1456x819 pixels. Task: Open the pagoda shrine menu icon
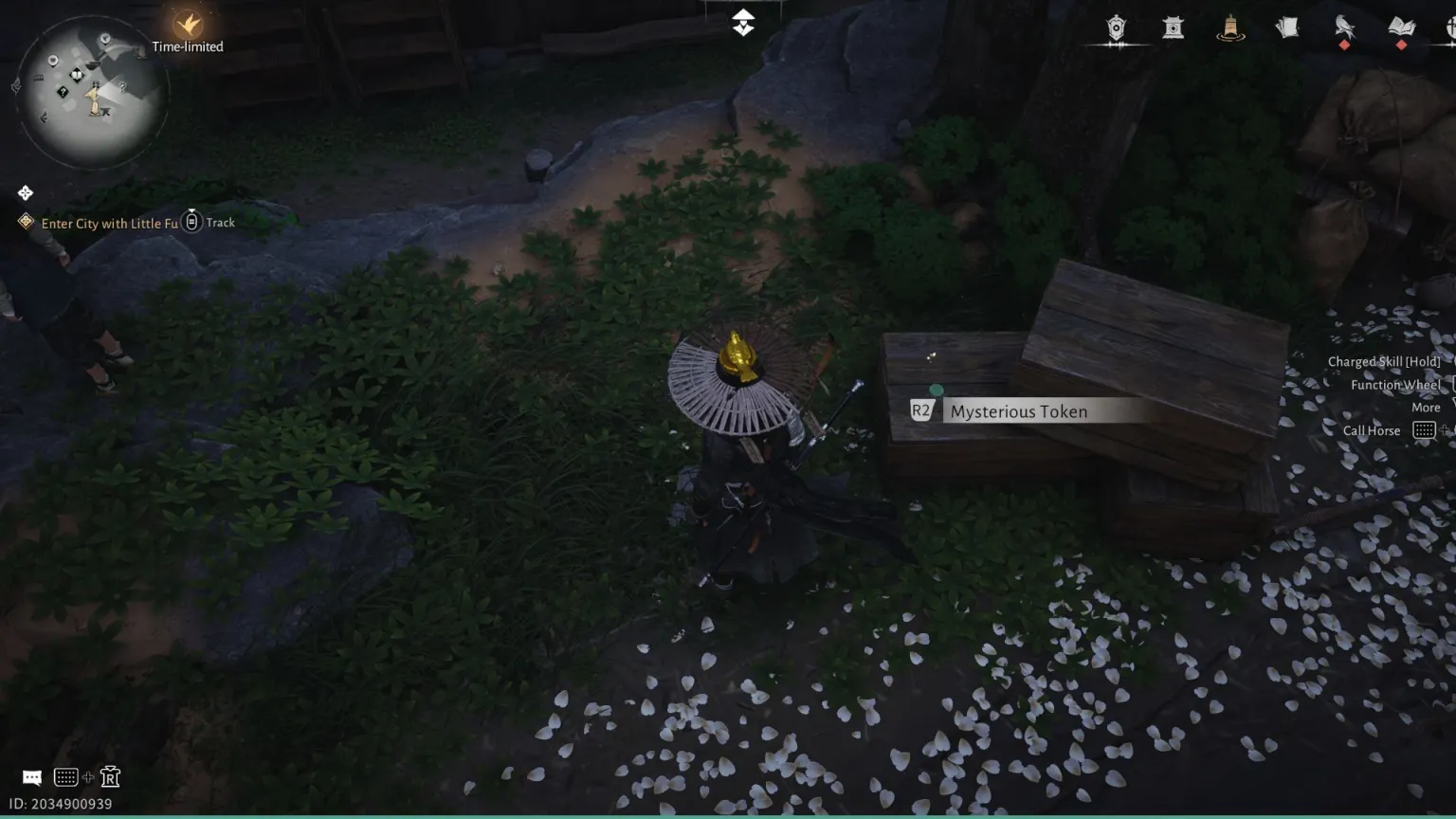pyautogui.click(x=1174, y=27)
